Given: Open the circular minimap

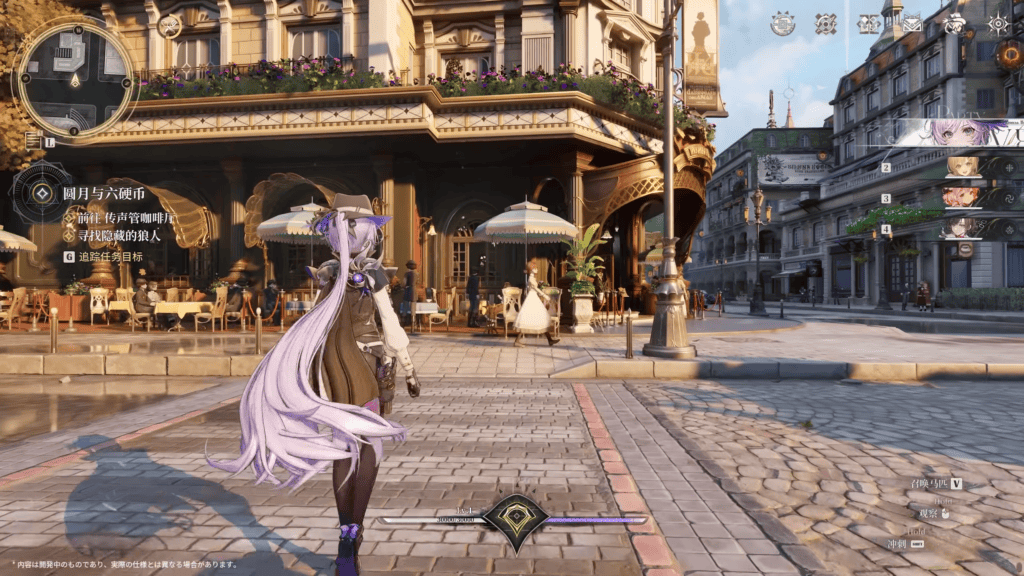Looking at the screenshot, I should click(x=75, y=76).
